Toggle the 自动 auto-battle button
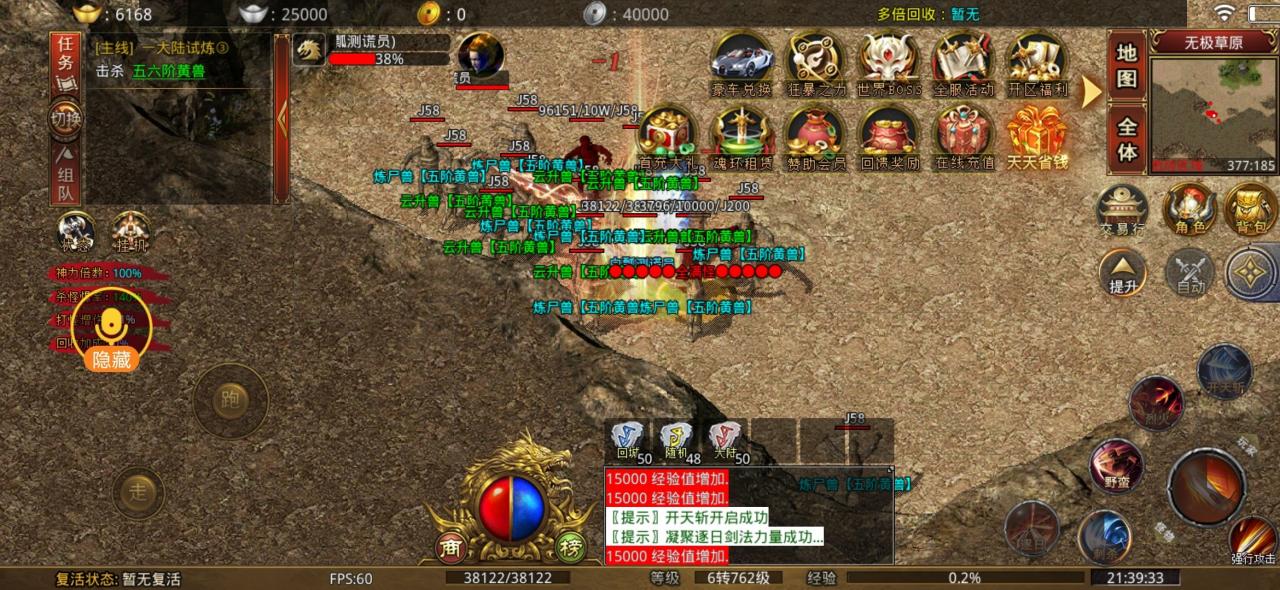Image resolution: width=1280 pixels, height=590 pixels. pos(1189,273)
